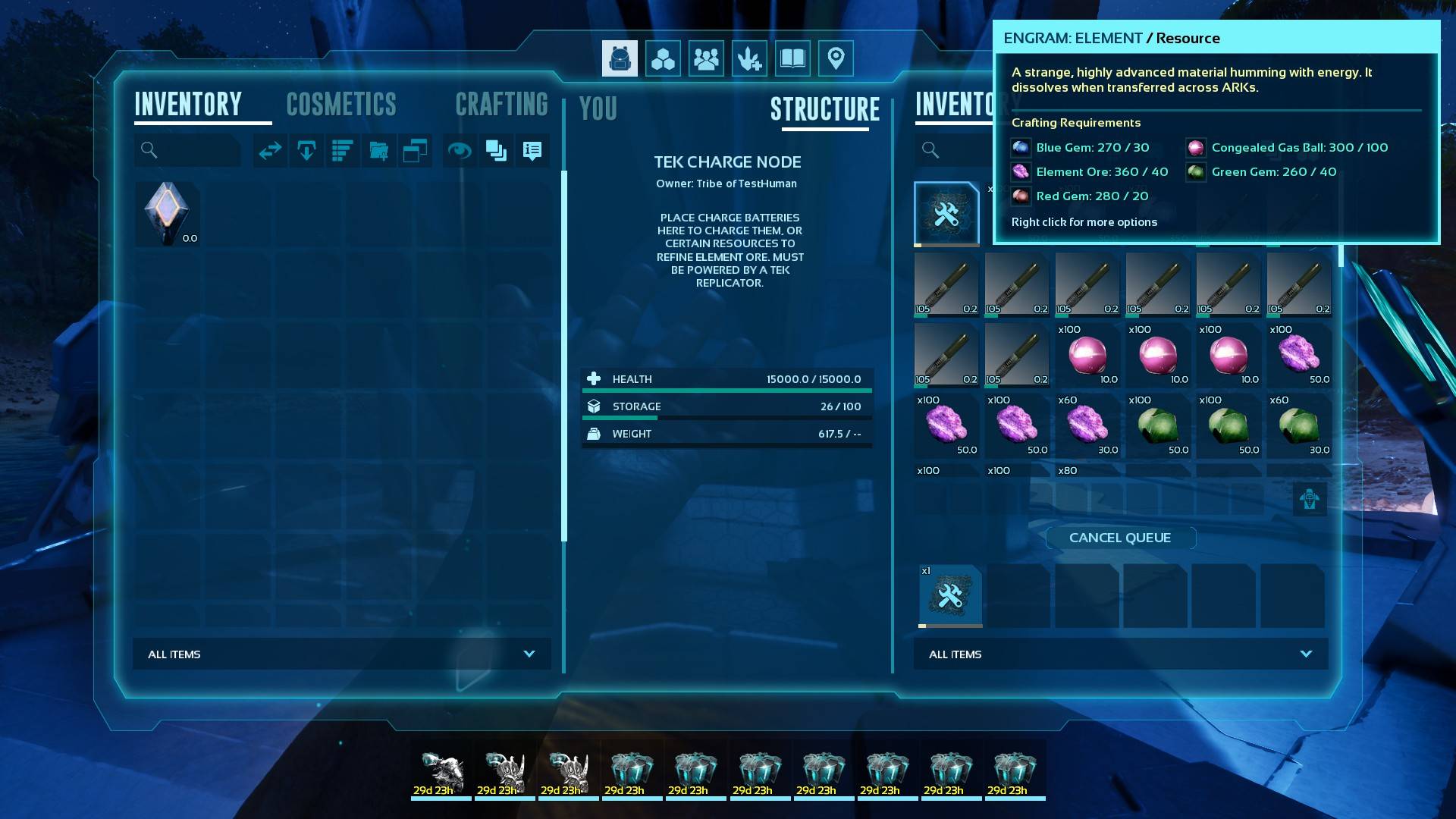The image size is (1456, 819).
Task: Open the survivor notes book icon
Action: click(792, 58)
